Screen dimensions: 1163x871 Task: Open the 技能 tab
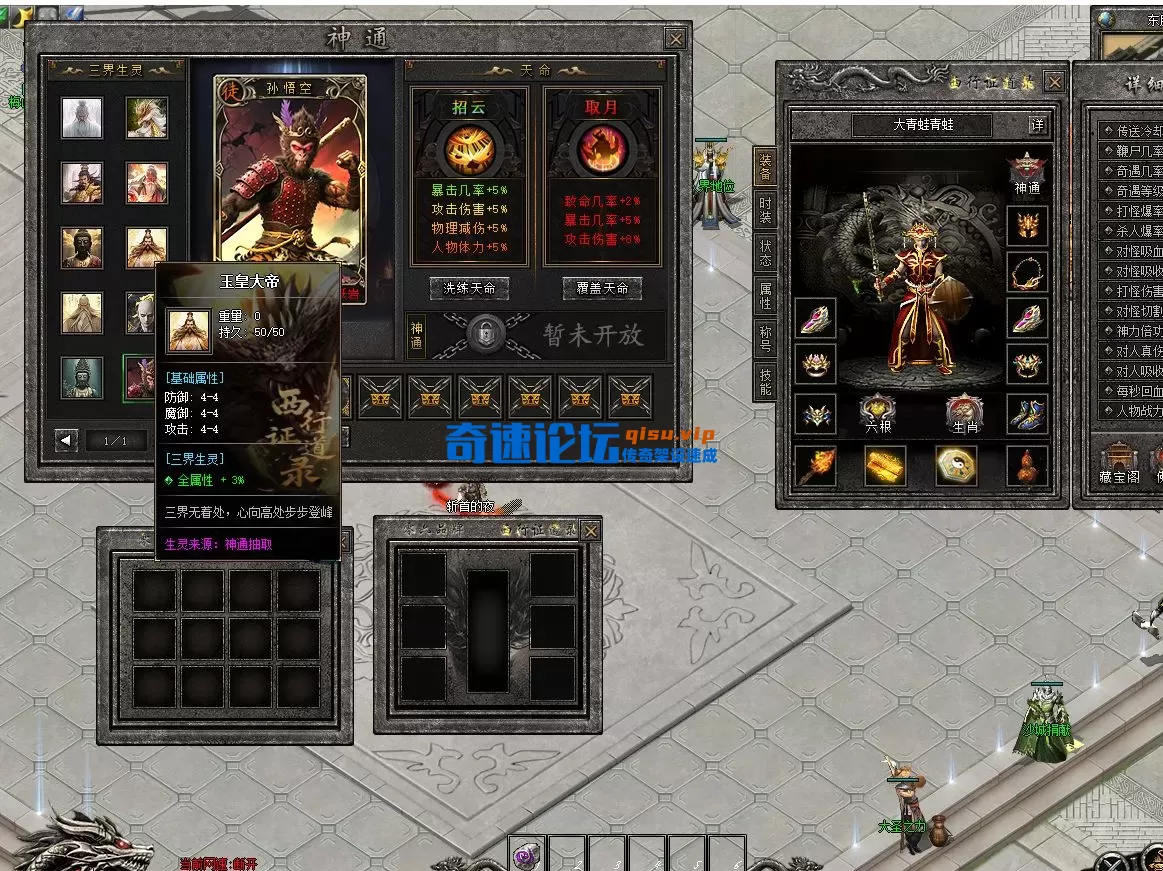pos(765,382)
